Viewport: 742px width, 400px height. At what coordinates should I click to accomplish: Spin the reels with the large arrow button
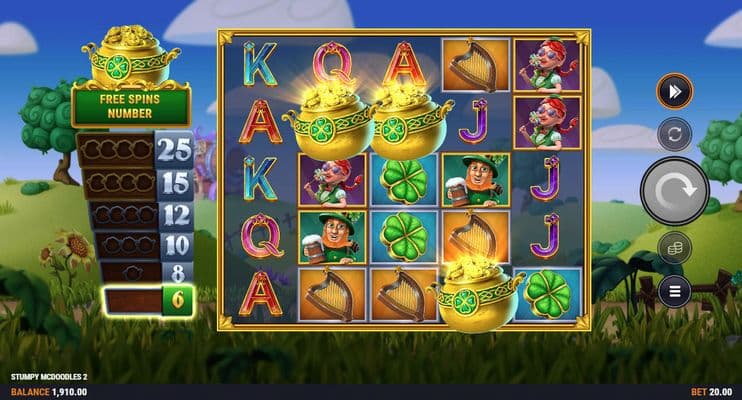click(x=674, y=191)
